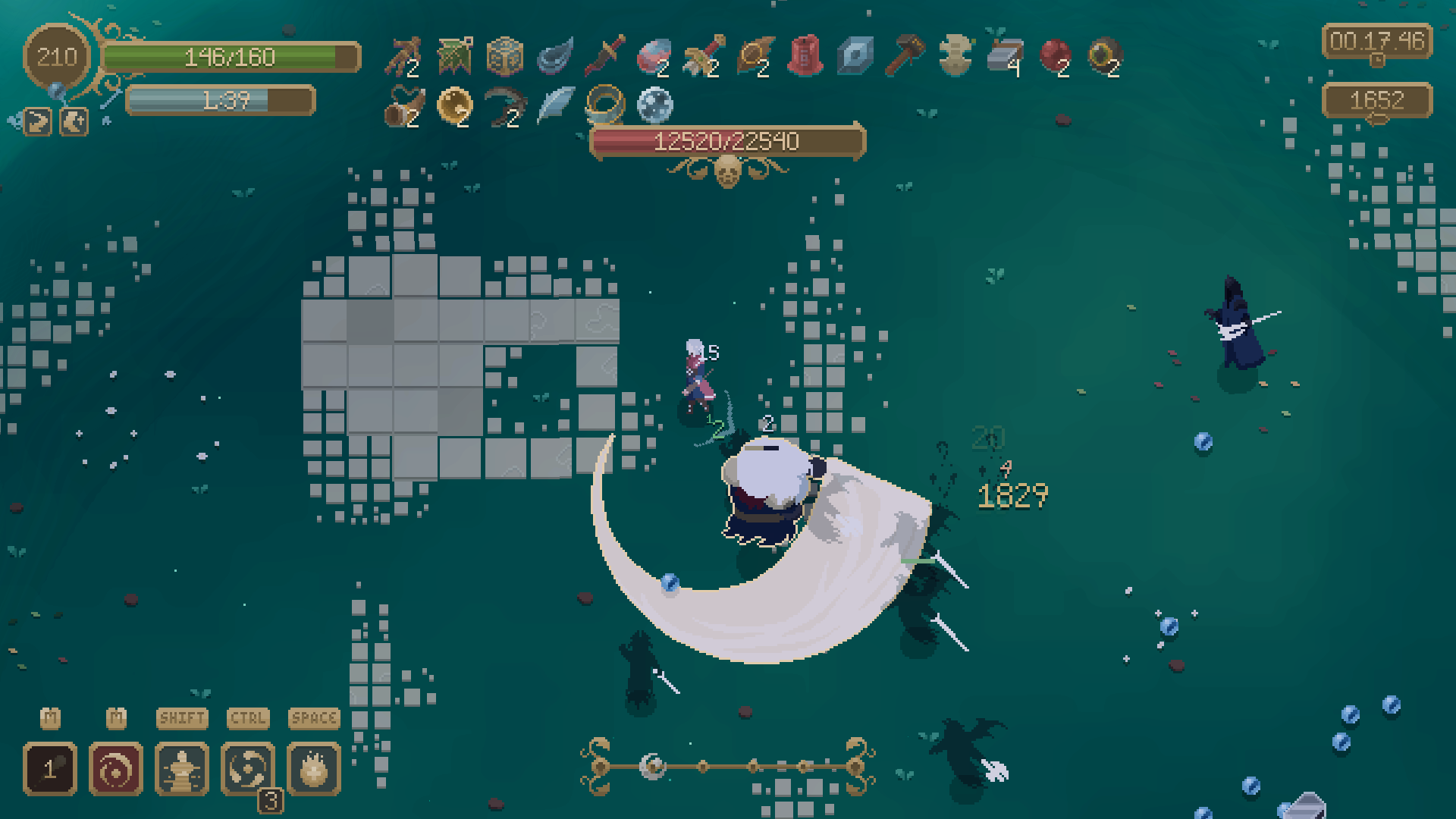Click the blue crystal gem item
This screenshot has height=819, width=1456.
pyautogui.click(x=855, y=56)
